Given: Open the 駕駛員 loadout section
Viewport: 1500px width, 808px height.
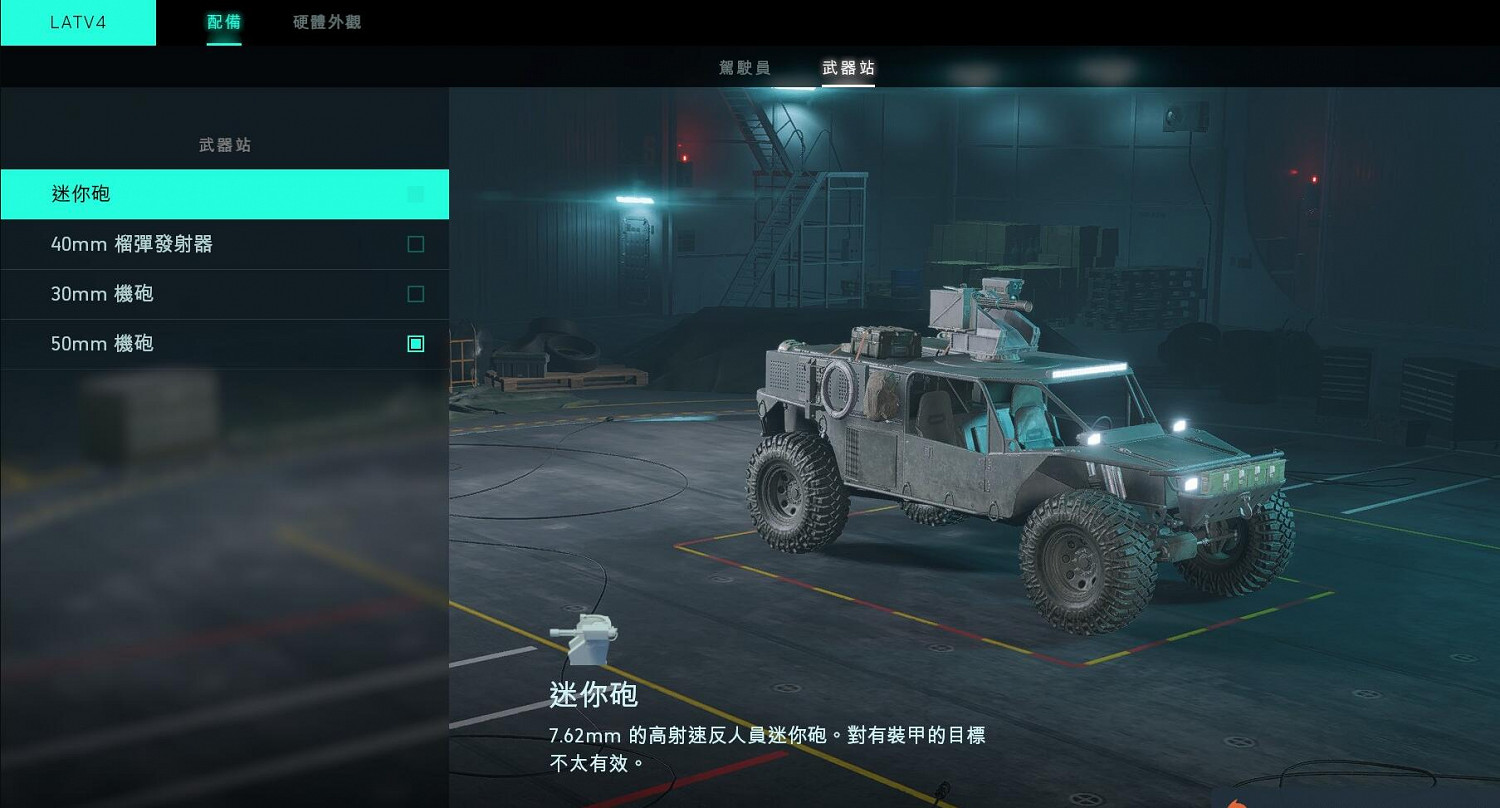Looking at the screenshot, I should coord(744,68).
